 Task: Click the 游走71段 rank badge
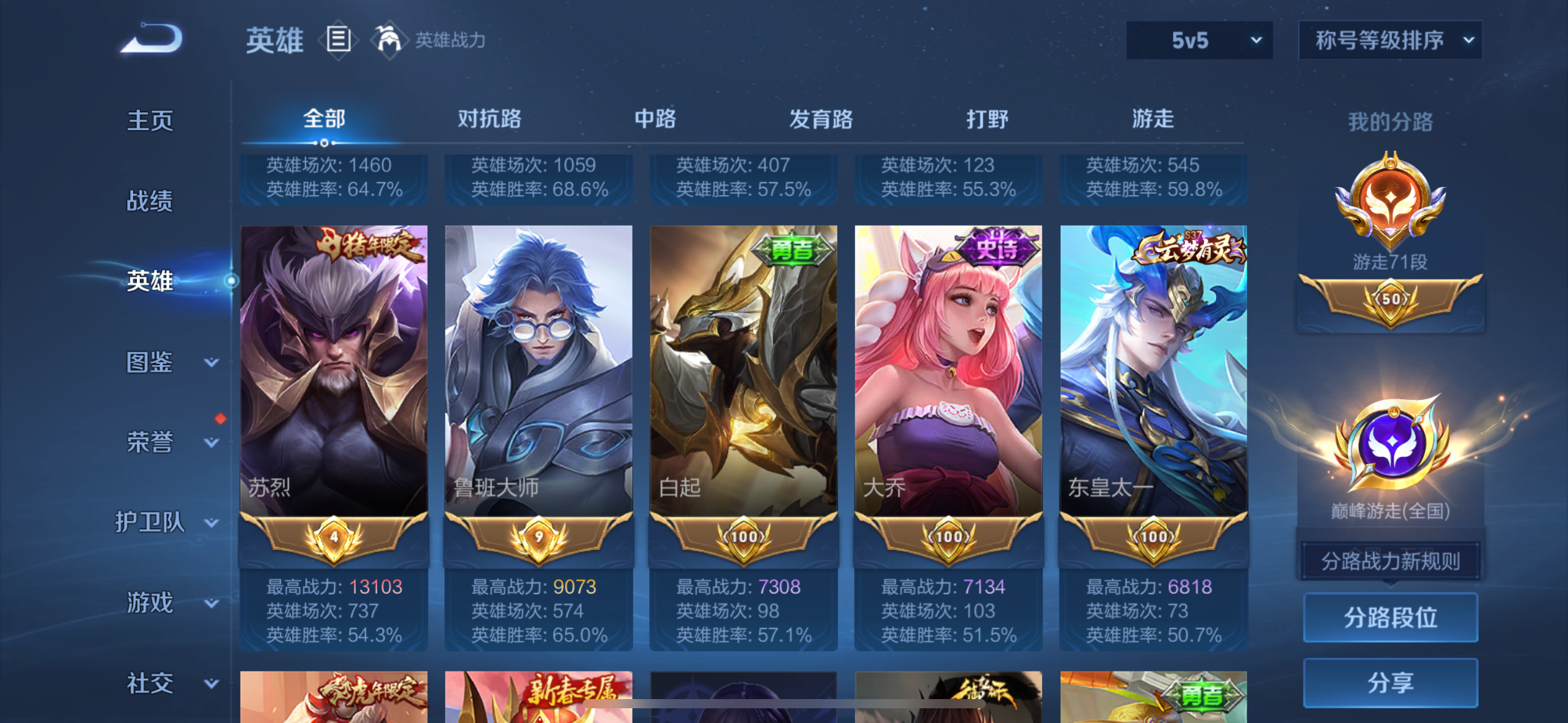(1391, 202)
